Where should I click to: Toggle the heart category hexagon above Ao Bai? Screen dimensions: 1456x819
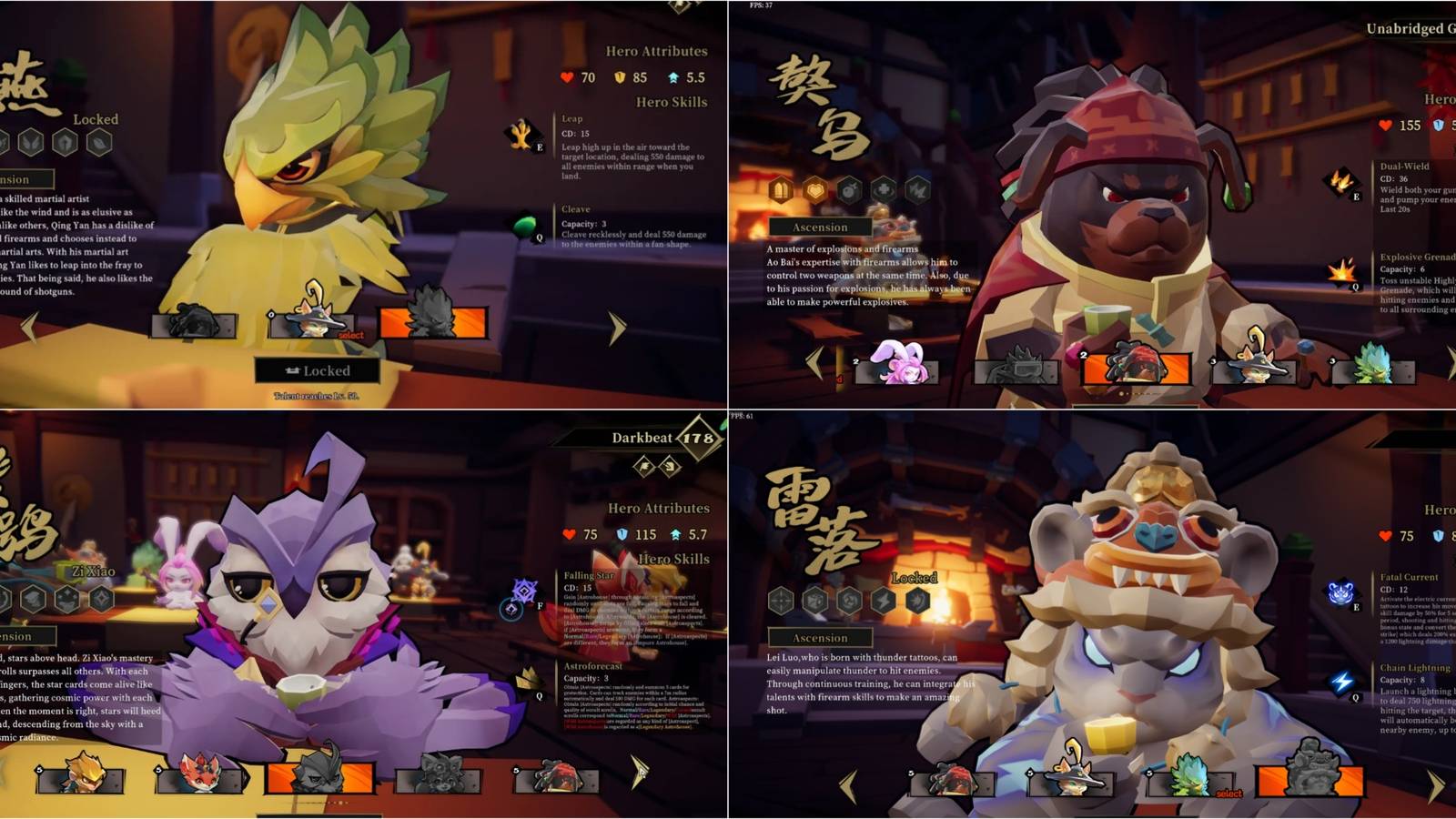tap(814, 188)
